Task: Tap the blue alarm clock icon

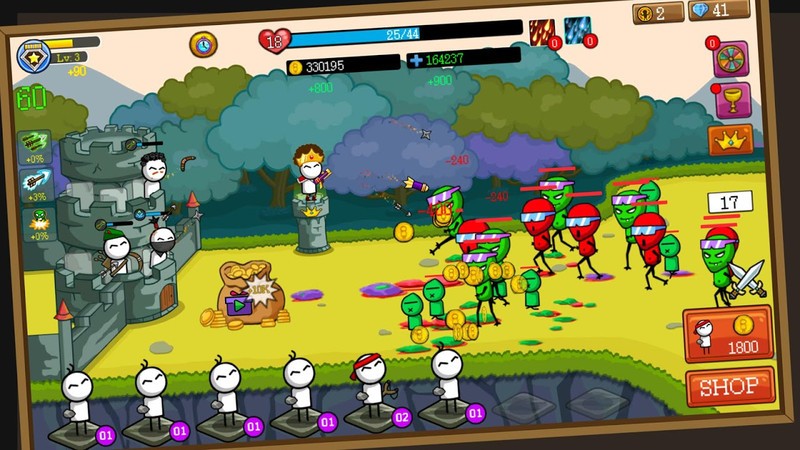Action: pos(203,44)
